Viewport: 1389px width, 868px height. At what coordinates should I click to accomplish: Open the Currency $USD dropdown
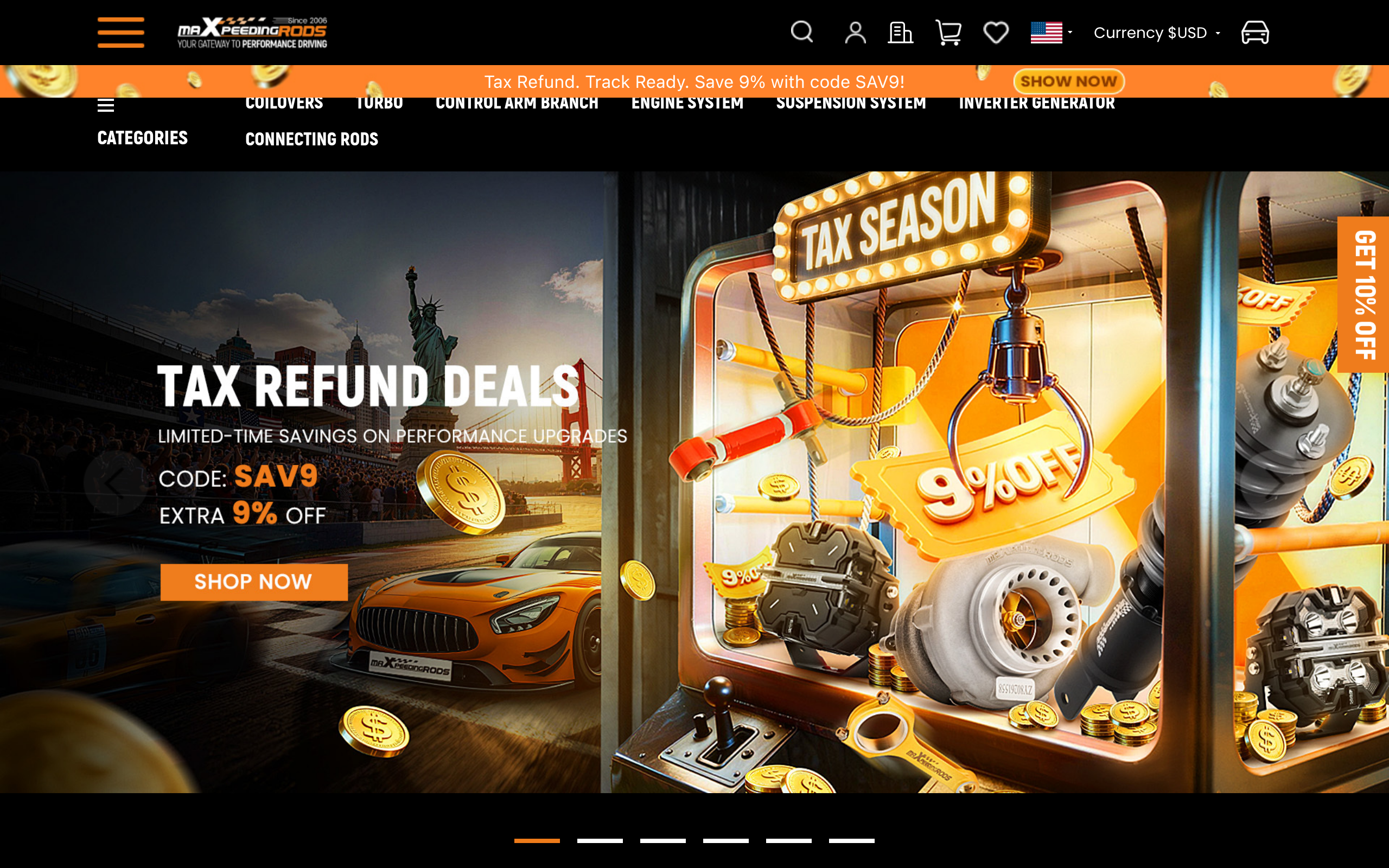click(1156, 33)
